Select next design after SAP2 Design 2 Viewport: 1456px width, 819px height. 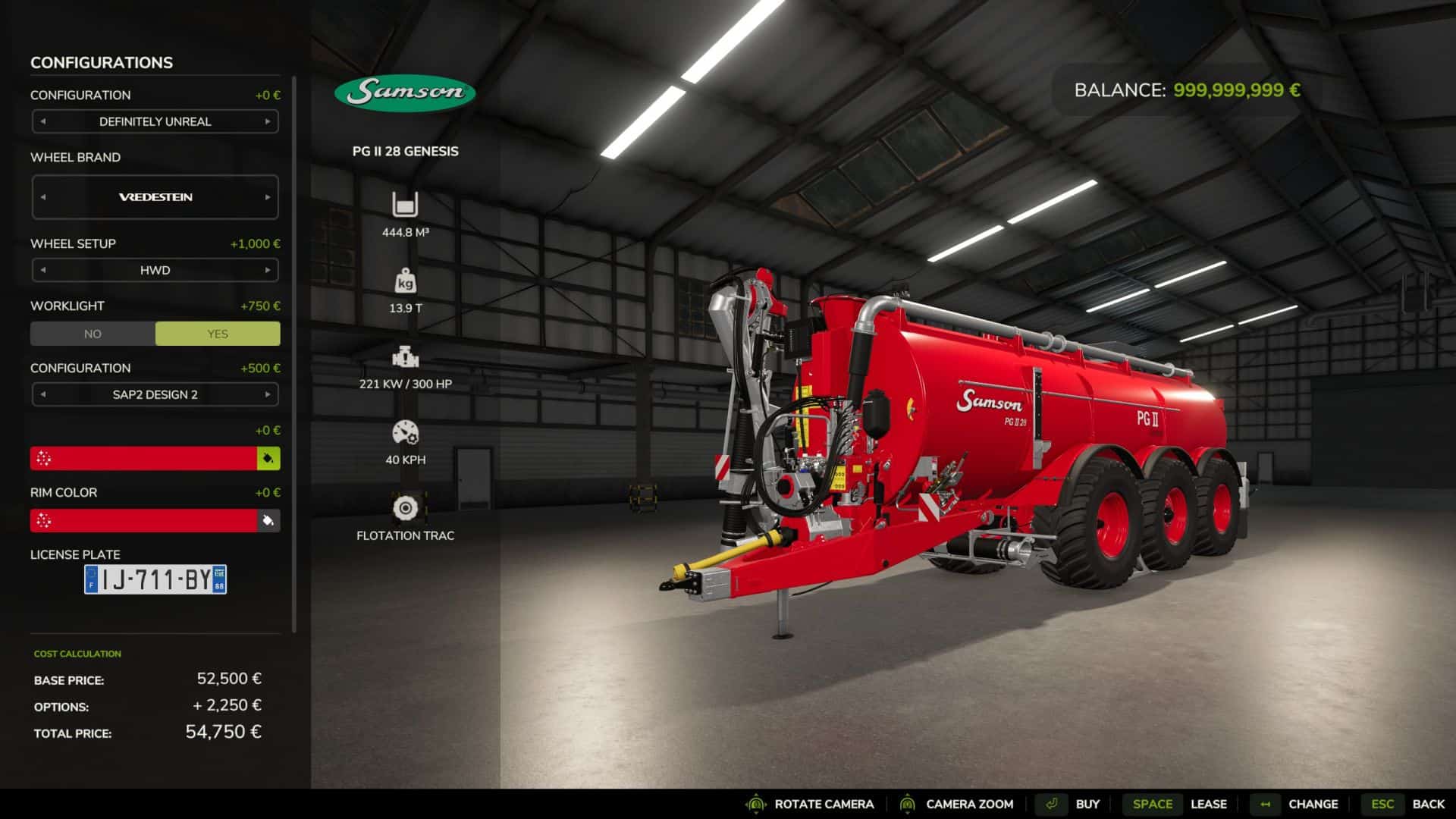tap(268, 394)
